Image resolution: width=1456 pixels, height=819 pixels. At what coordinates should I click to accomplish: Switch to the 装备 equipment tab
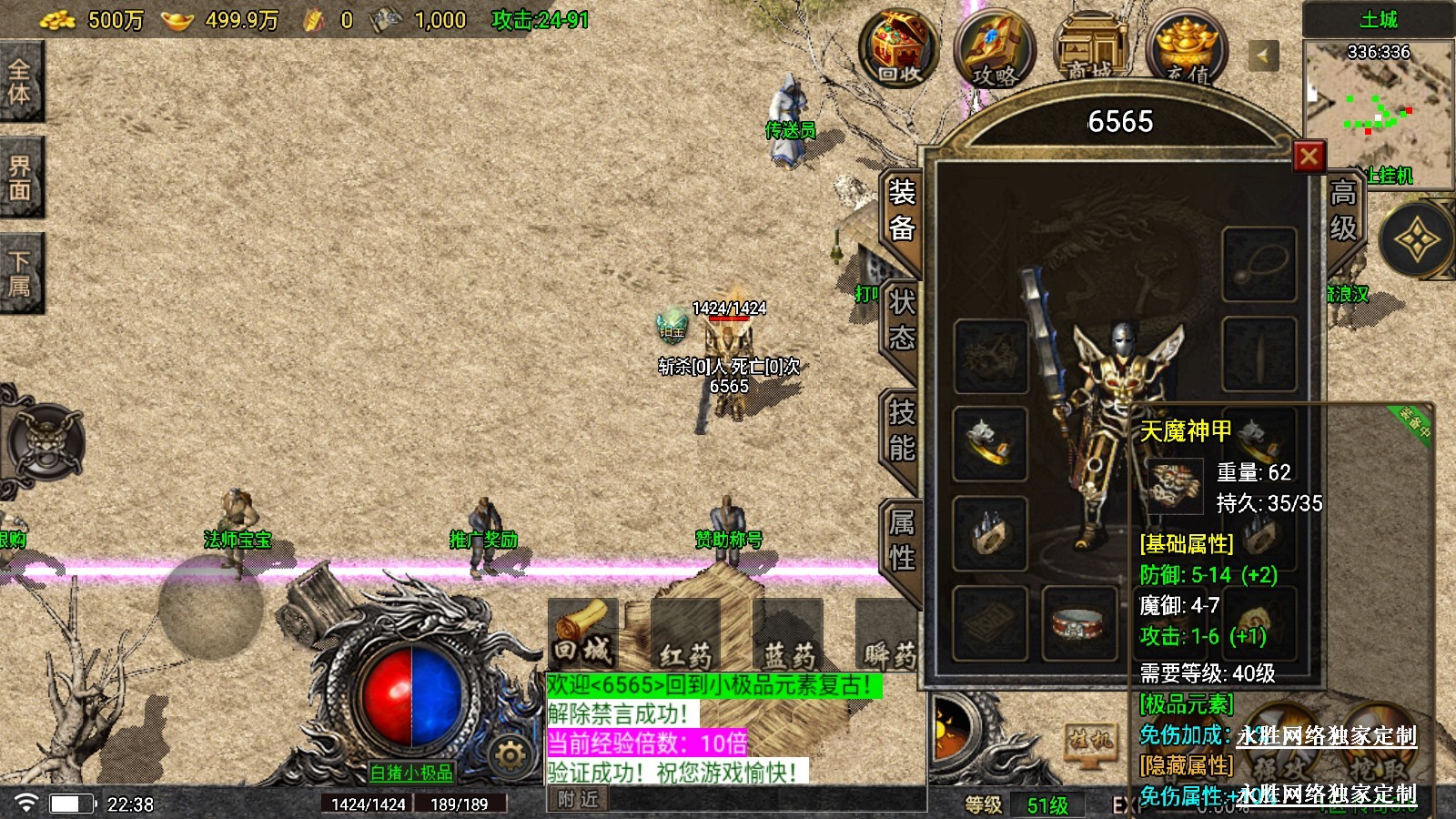click(901, 210)
